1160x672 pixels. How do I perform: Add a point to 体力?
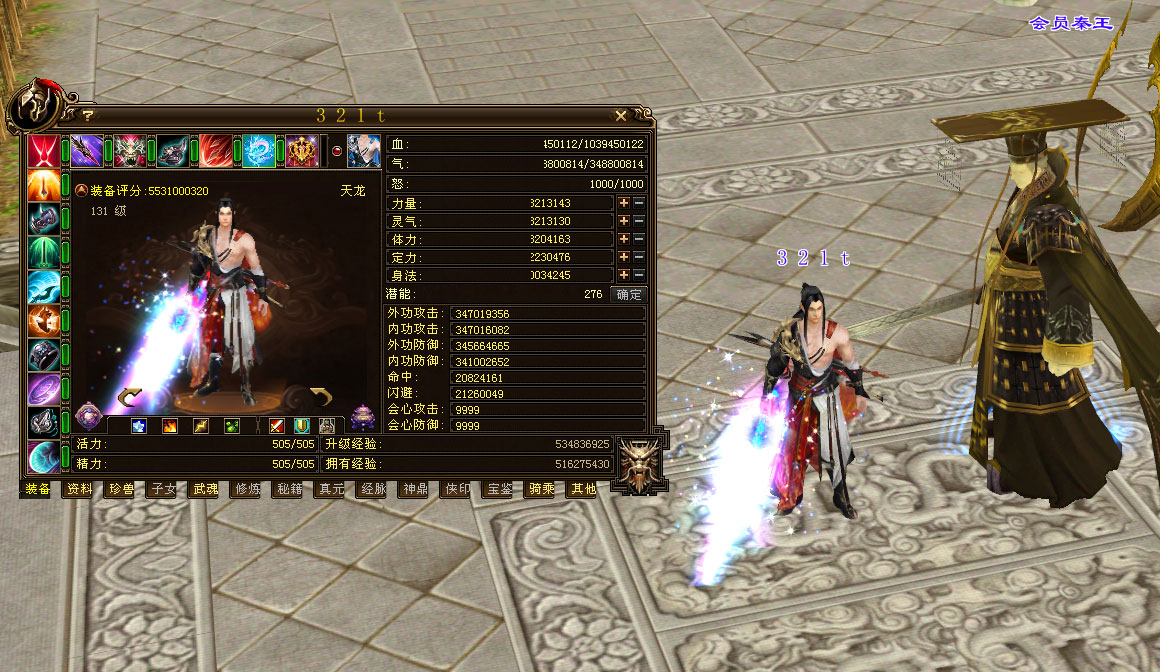[x=624, y=239]
